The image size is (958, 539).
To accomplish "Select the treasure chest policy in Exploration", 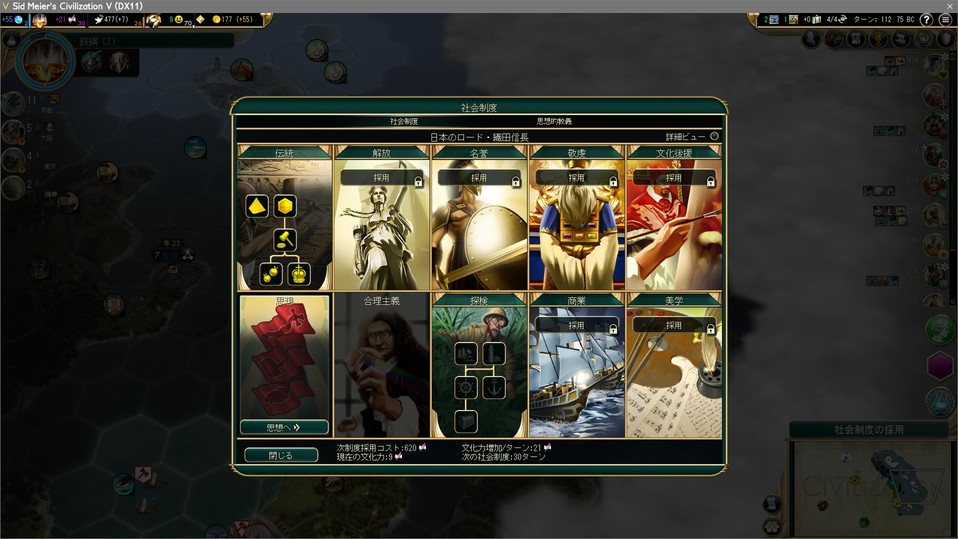I will pyautogui.click(x=466, y=421).
